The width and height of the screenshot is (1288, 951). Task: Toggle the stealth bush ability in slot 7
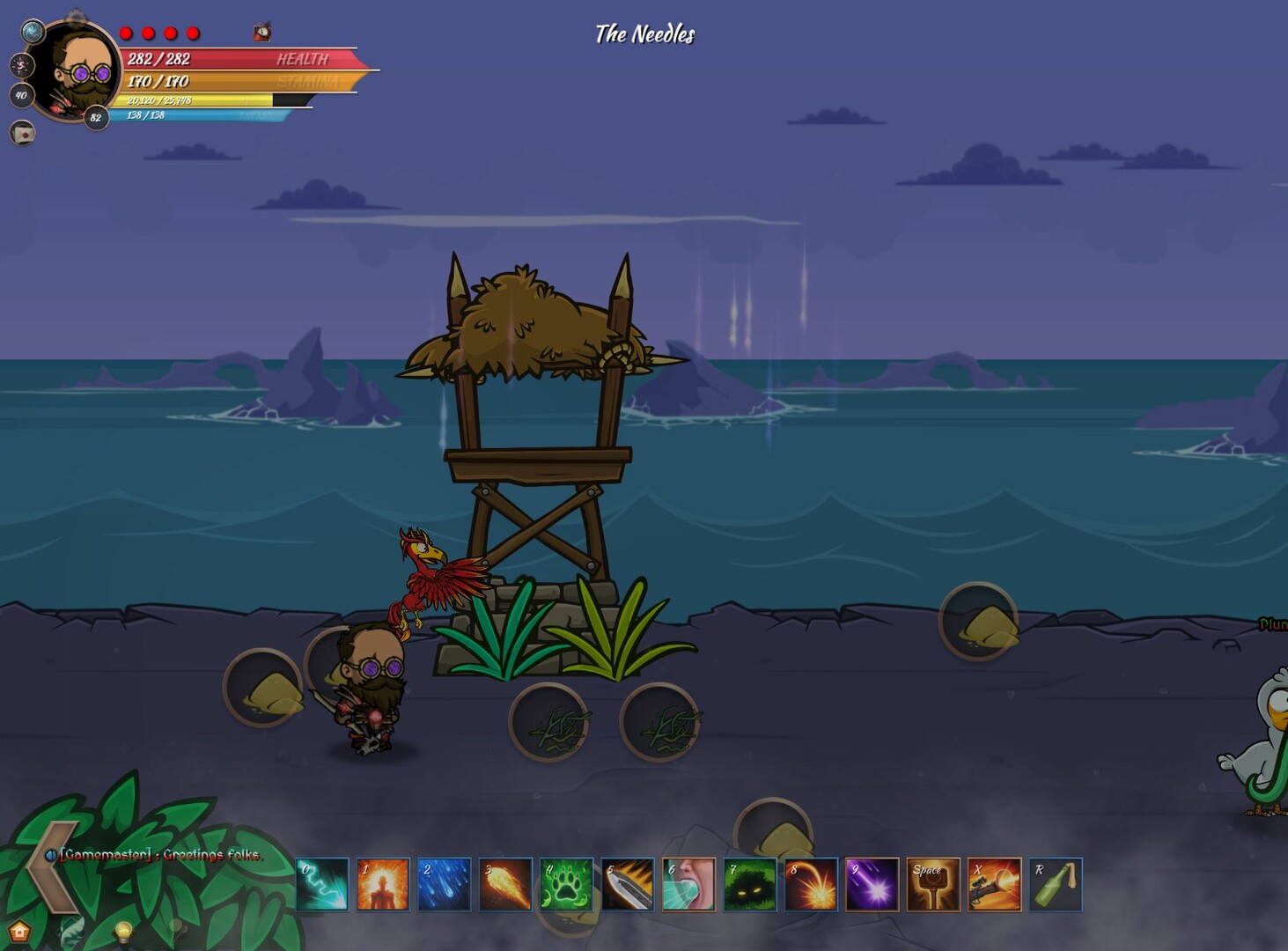point(749,885)
